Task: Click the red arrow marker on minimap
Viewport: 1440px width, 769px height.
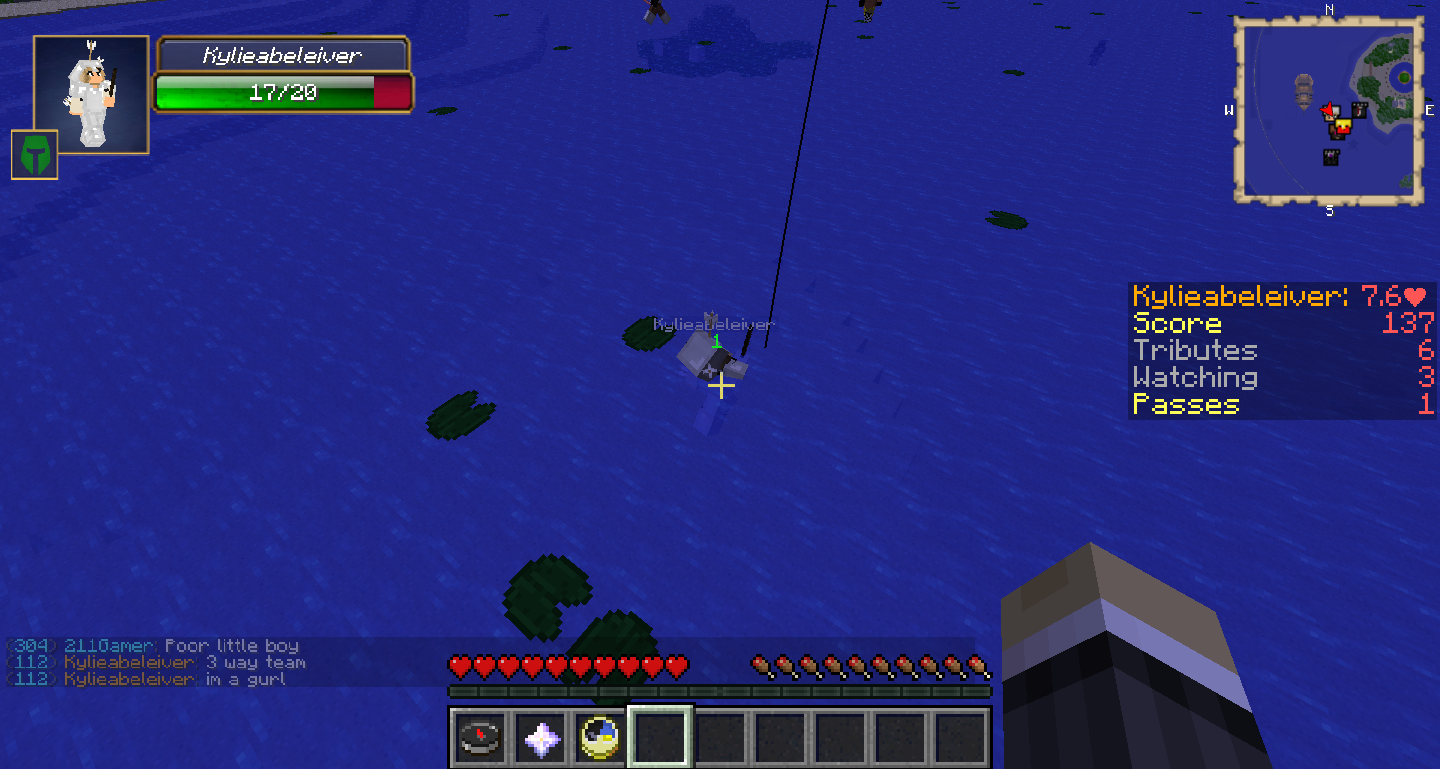Action: [x=1329, y=110]
